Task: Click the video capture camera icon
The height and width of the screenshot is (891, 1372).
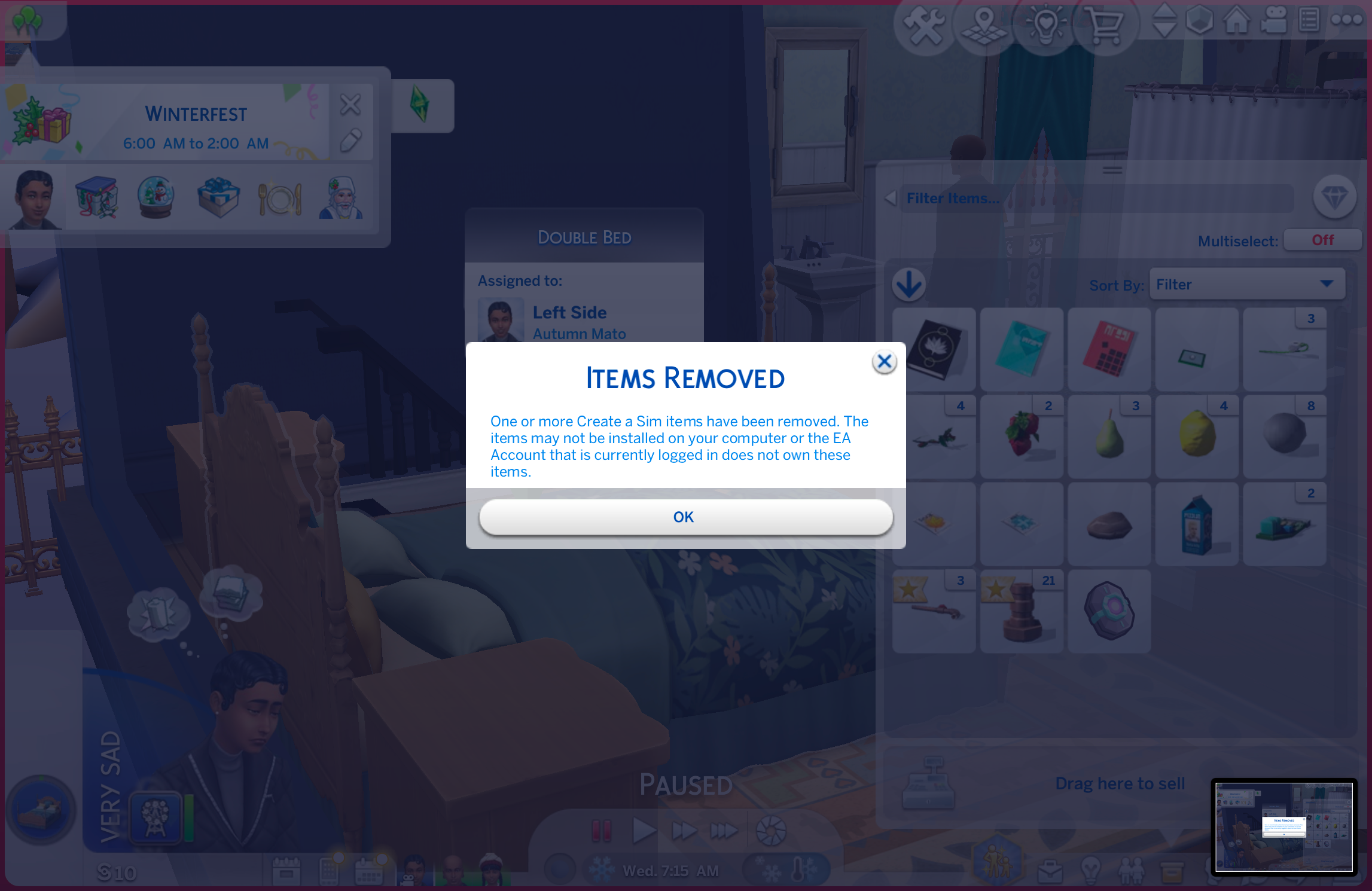Action: point(1275,19)
